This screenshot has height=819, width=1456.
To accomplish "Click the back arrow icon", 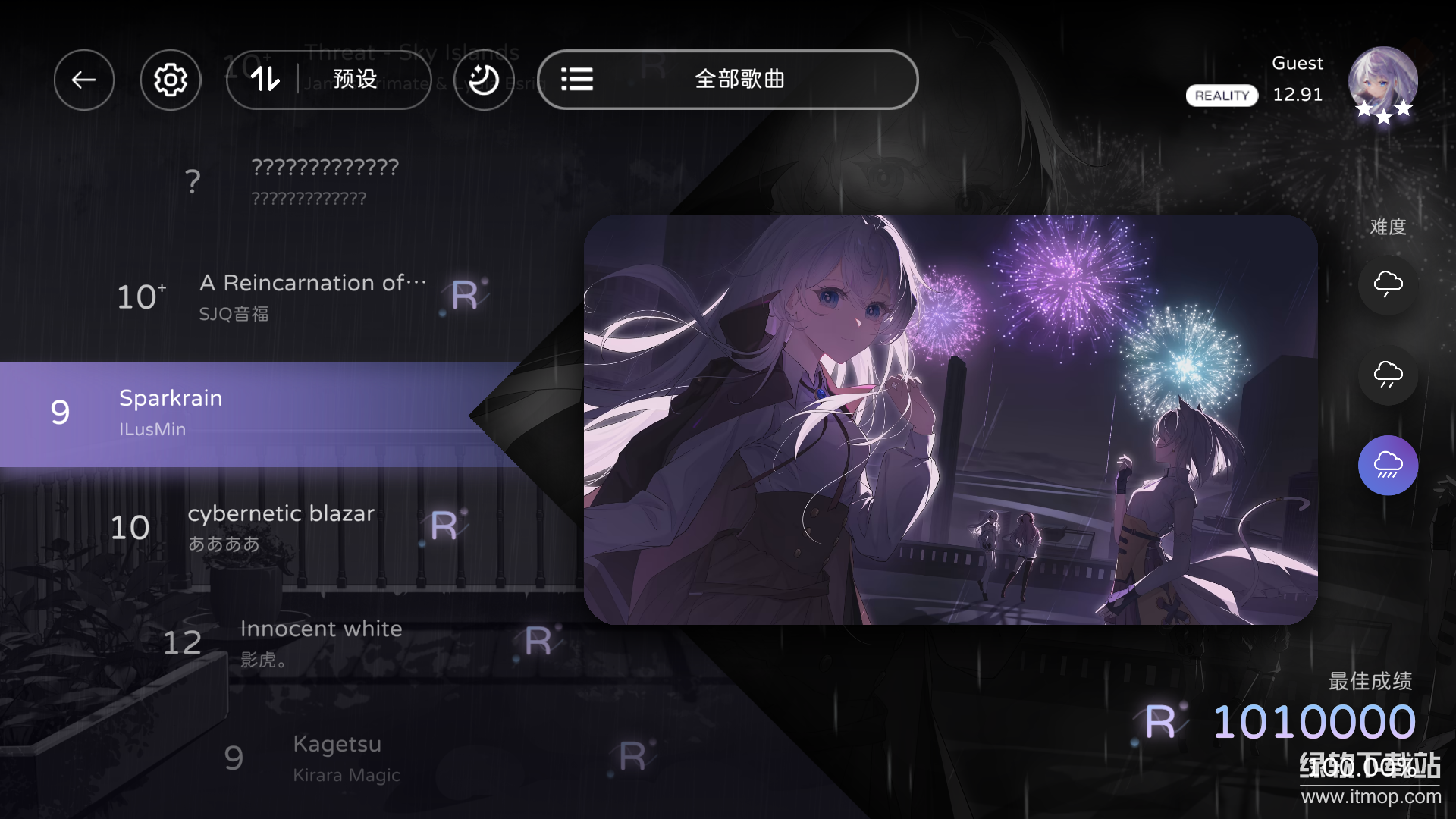I will tap(83, 80).
